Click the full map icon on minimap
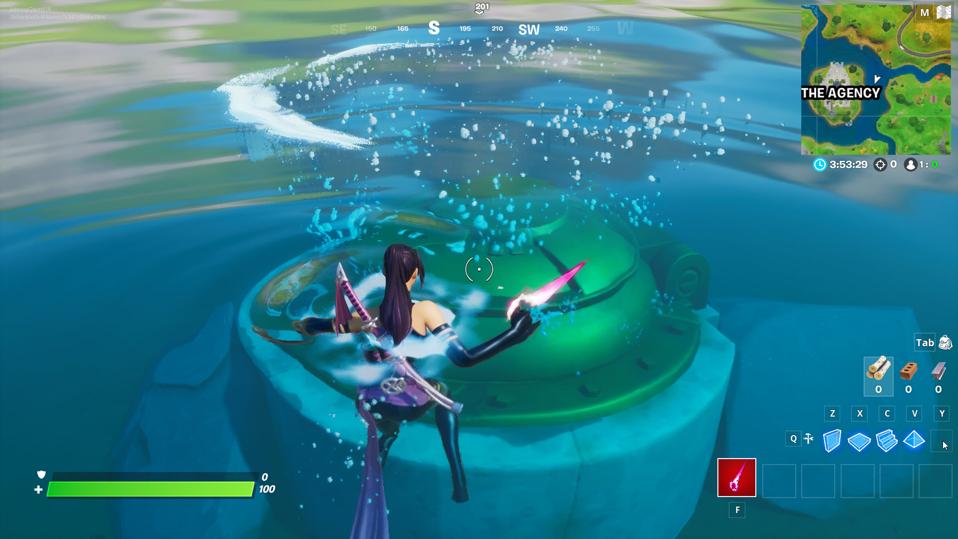The width and height of the screenshot is (958, 539). 942,12
